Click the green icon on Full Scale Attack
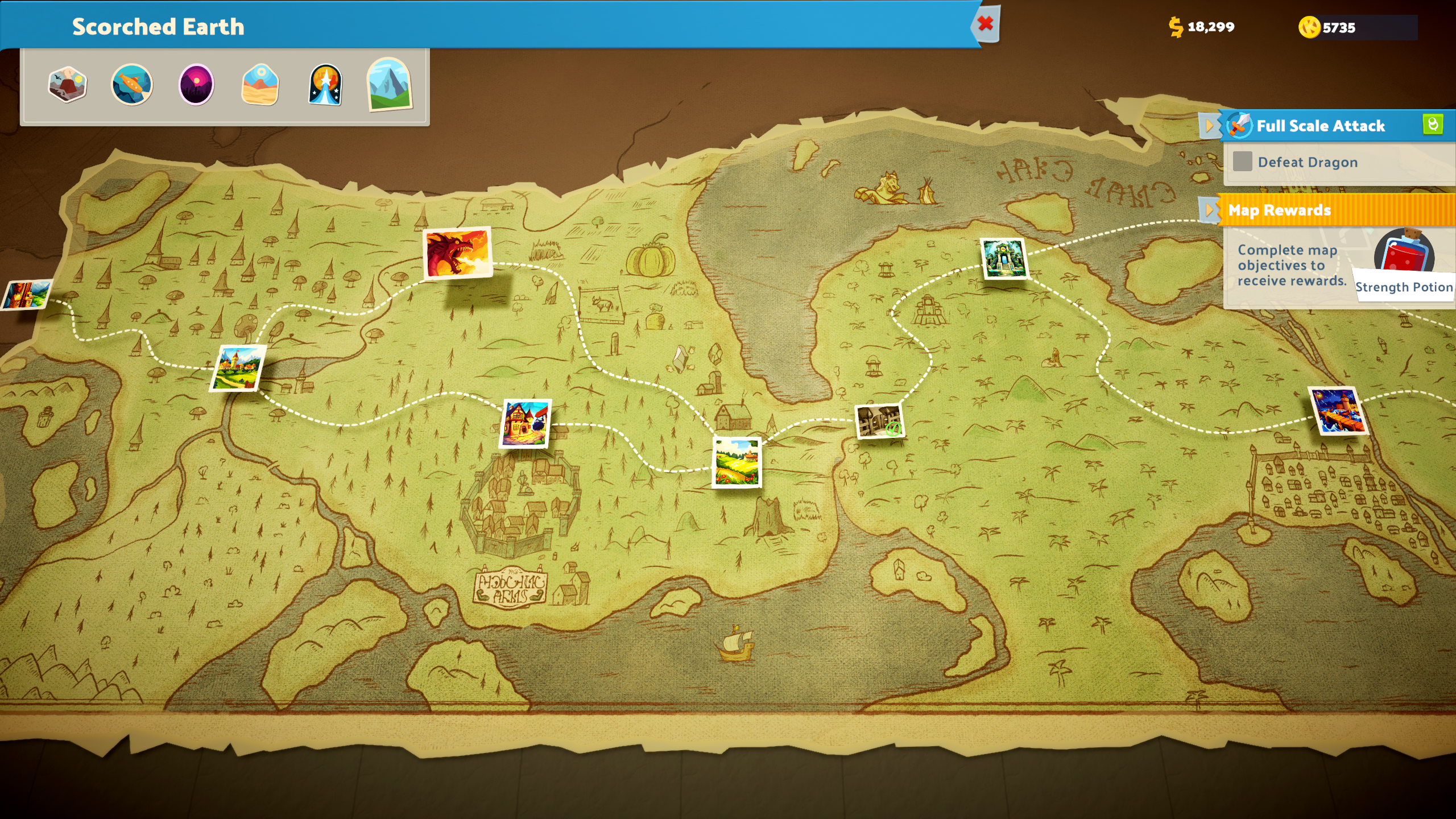This screenshot has height=819, width=1456. [x=1433, y=124]
